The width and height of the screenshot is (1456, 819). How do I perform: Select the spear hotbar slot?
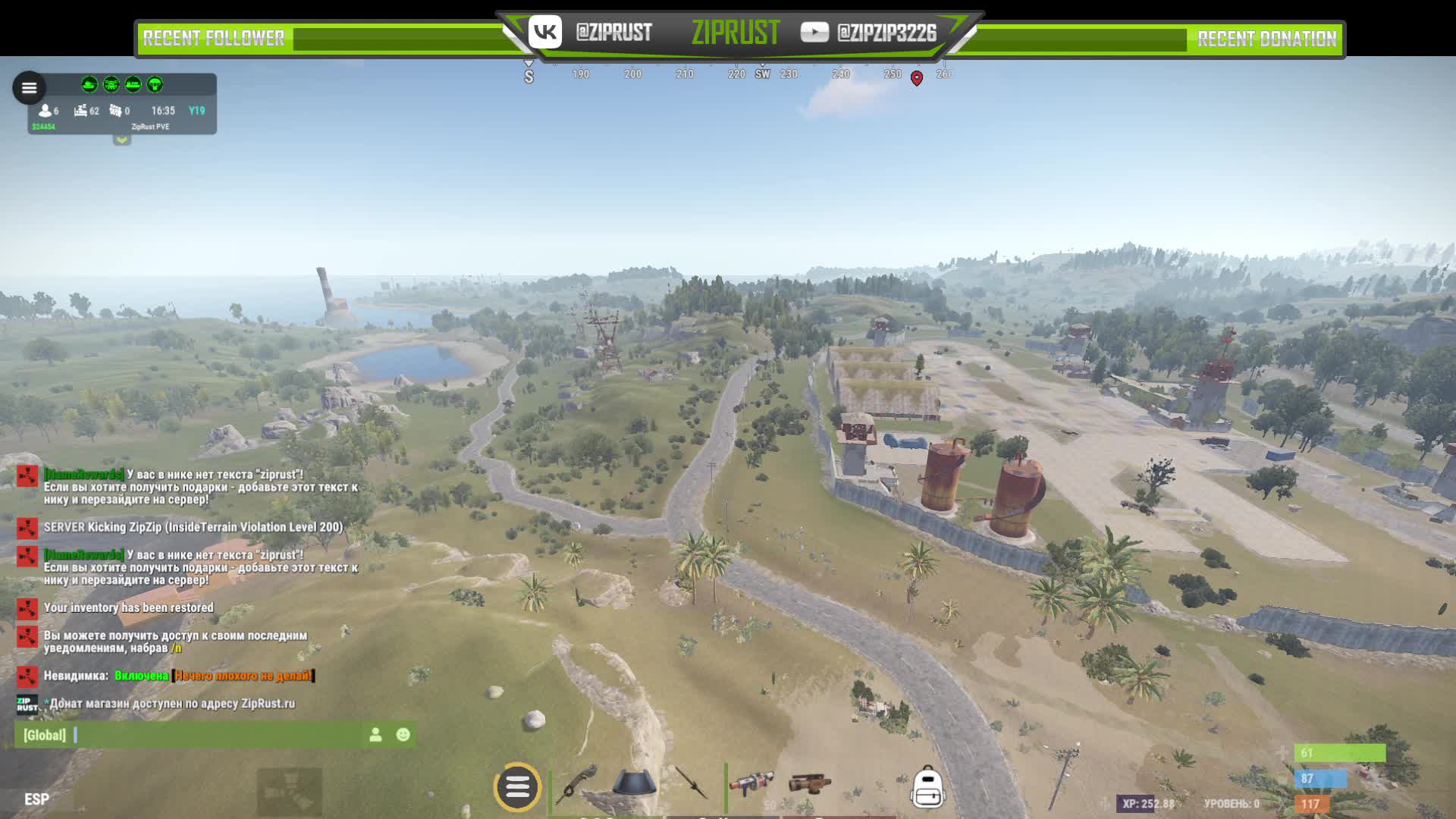point(691,783)
